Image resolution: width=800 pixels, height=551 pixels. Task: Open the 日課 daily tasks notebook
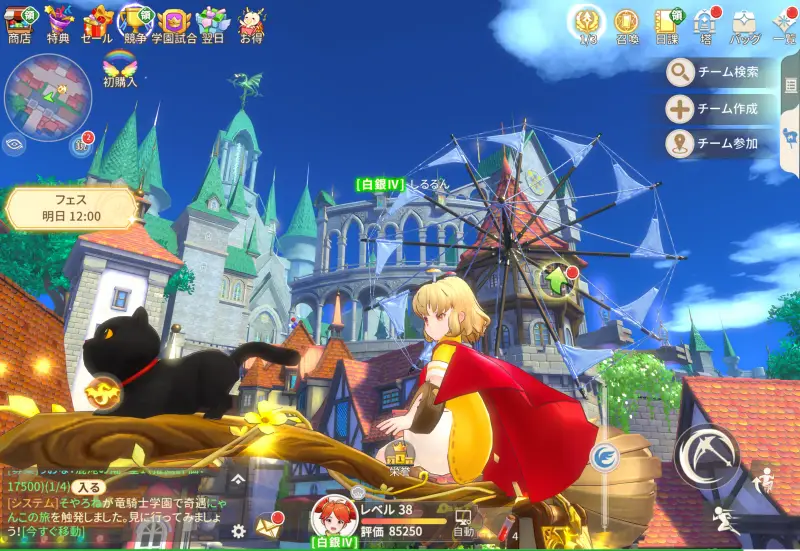click(x=666, y=24)
